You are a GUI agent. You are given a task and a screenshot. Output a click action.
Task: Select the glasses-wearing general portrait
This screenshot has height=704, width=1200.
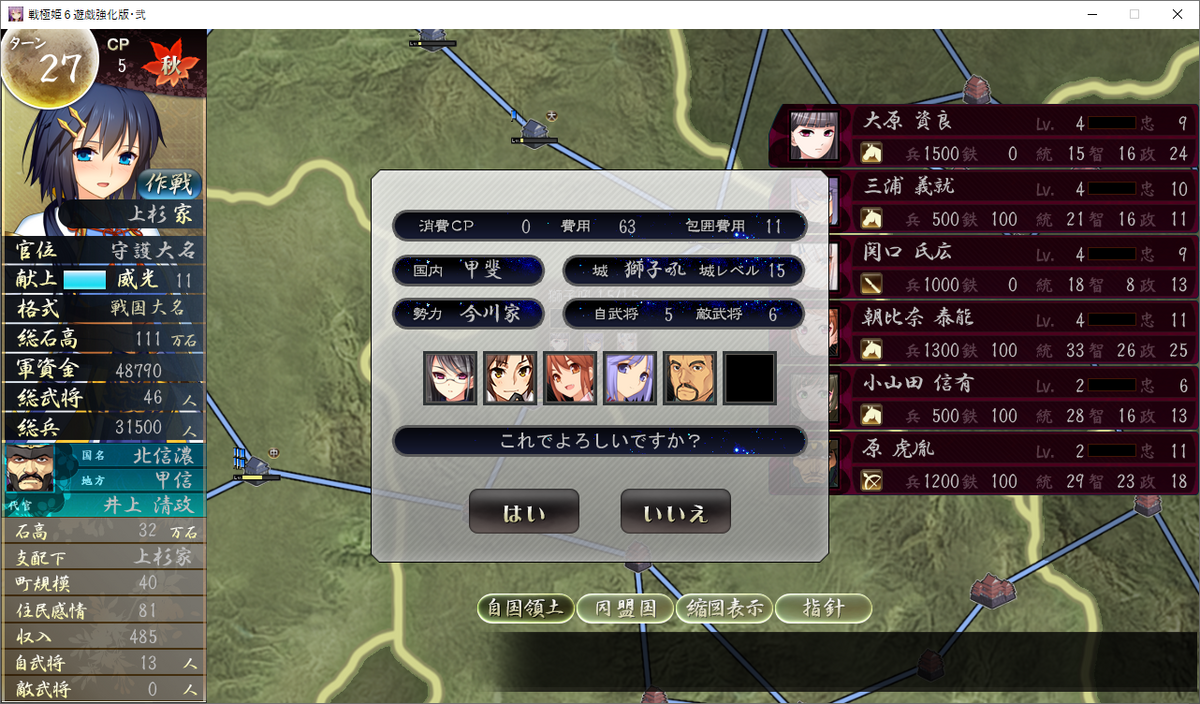[449, 378]
